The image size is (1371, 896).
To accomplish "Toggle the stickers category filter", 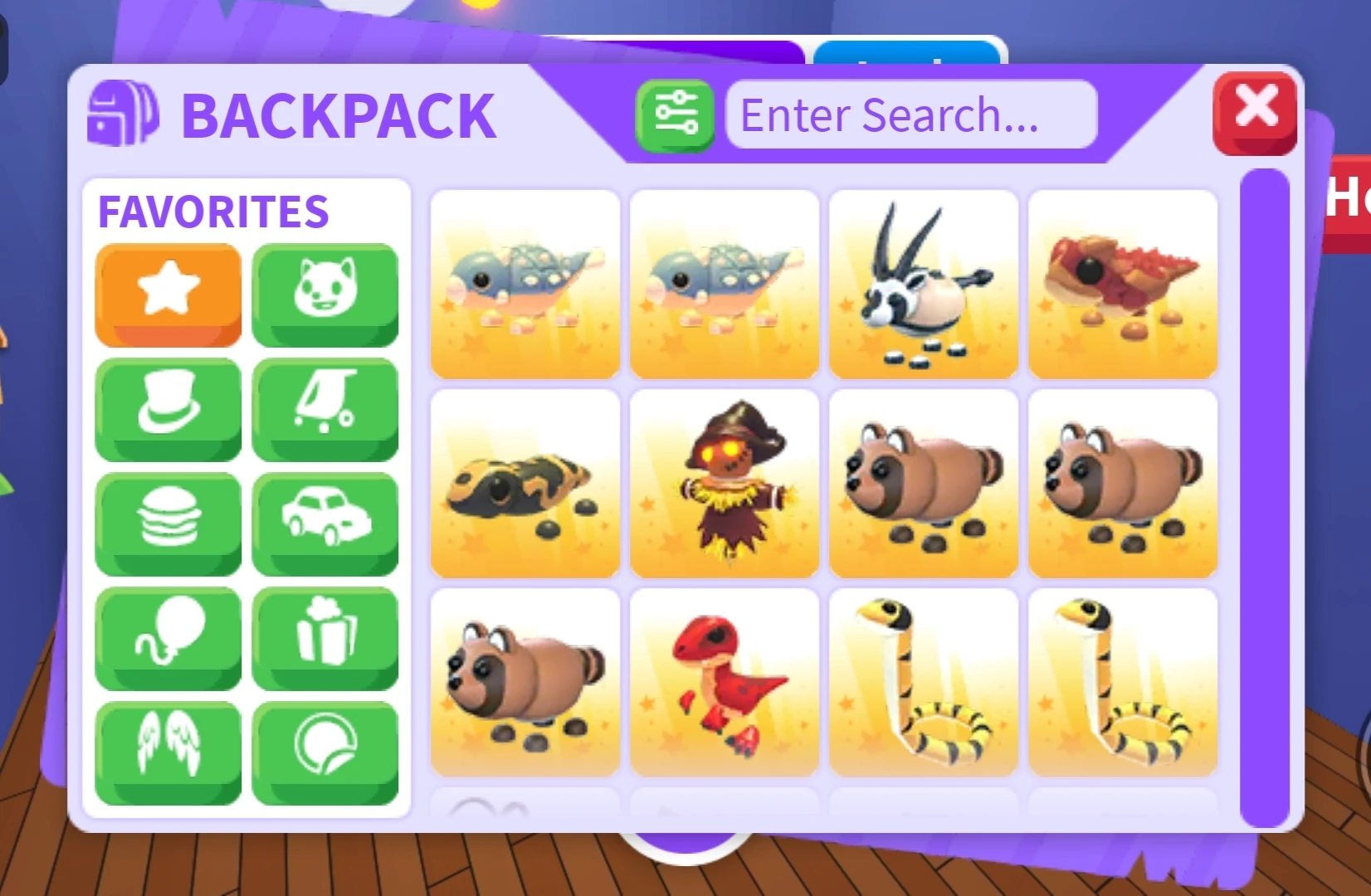I will coord(325,751).
